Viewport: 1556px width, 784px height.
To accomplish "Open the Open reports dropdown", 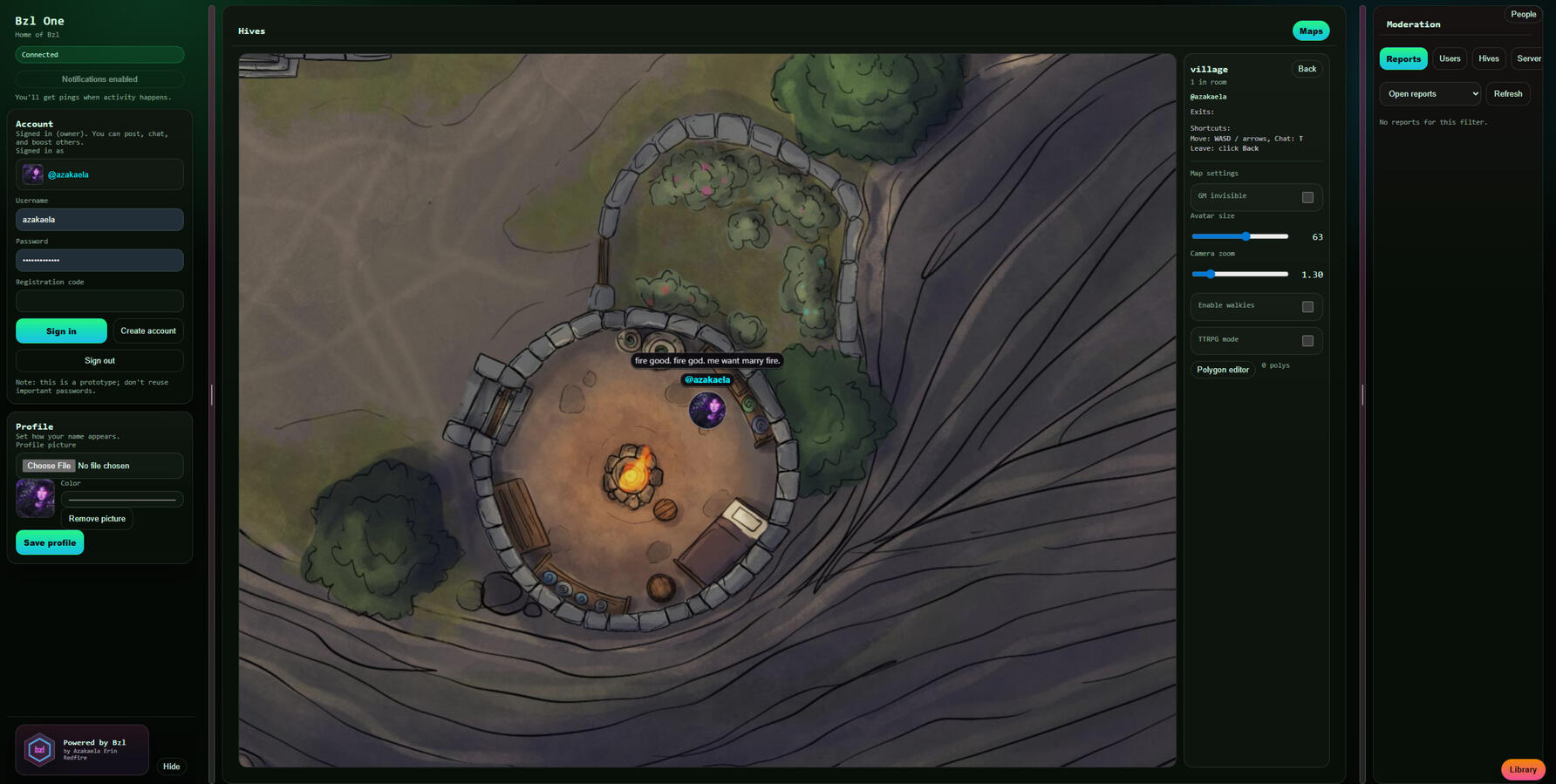I will point(1430,94).
